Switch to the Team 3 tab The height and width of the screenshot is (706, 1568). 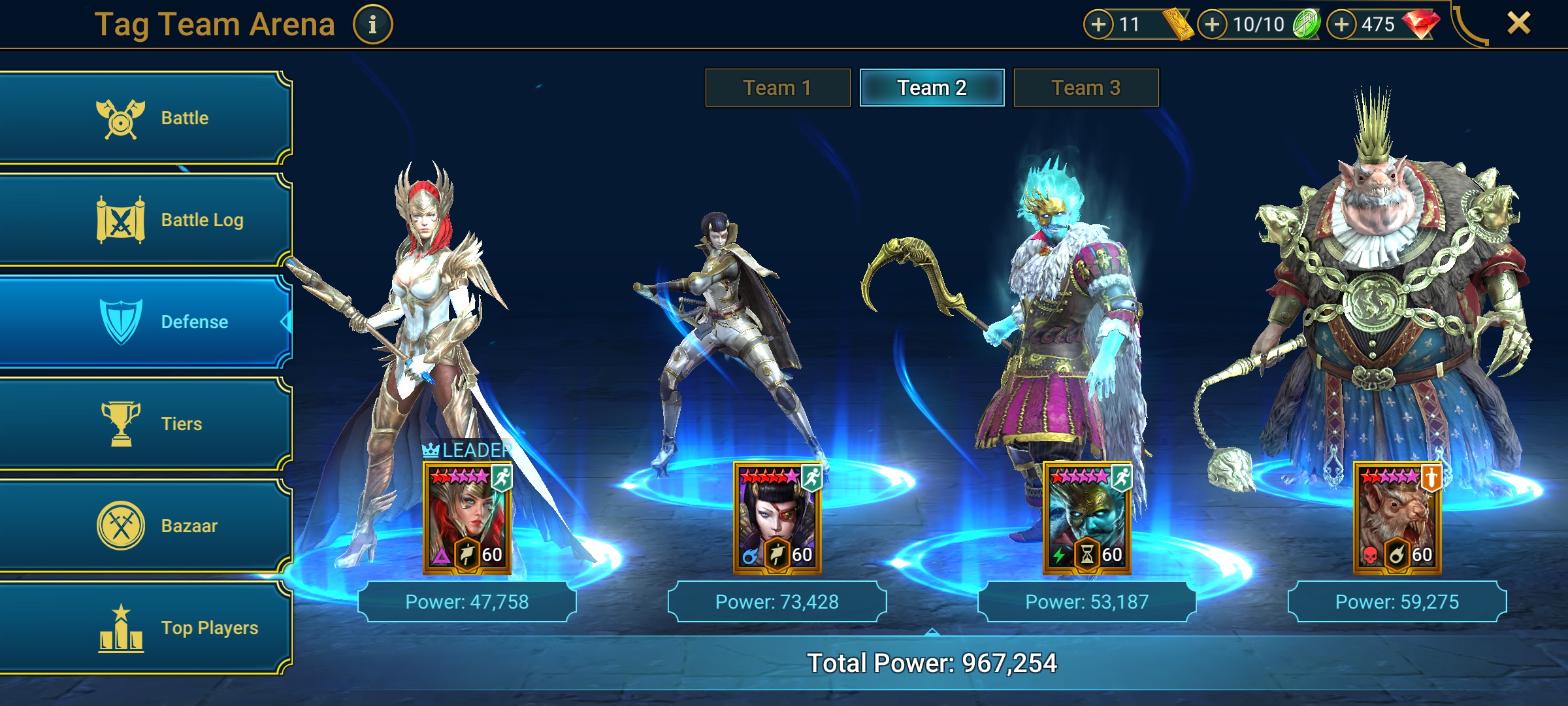click(1086, 88)
